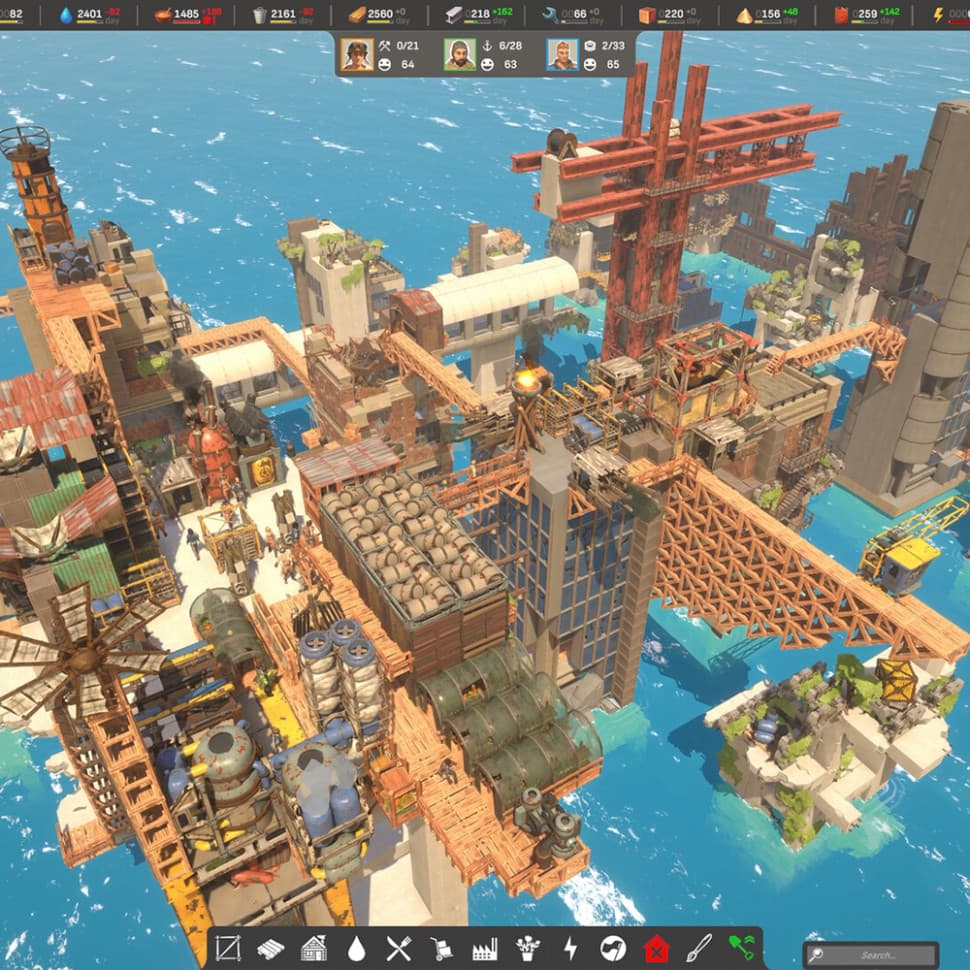Select the blue-framed worker portrait
The image size is (970, 970).
tap(562, 54)
